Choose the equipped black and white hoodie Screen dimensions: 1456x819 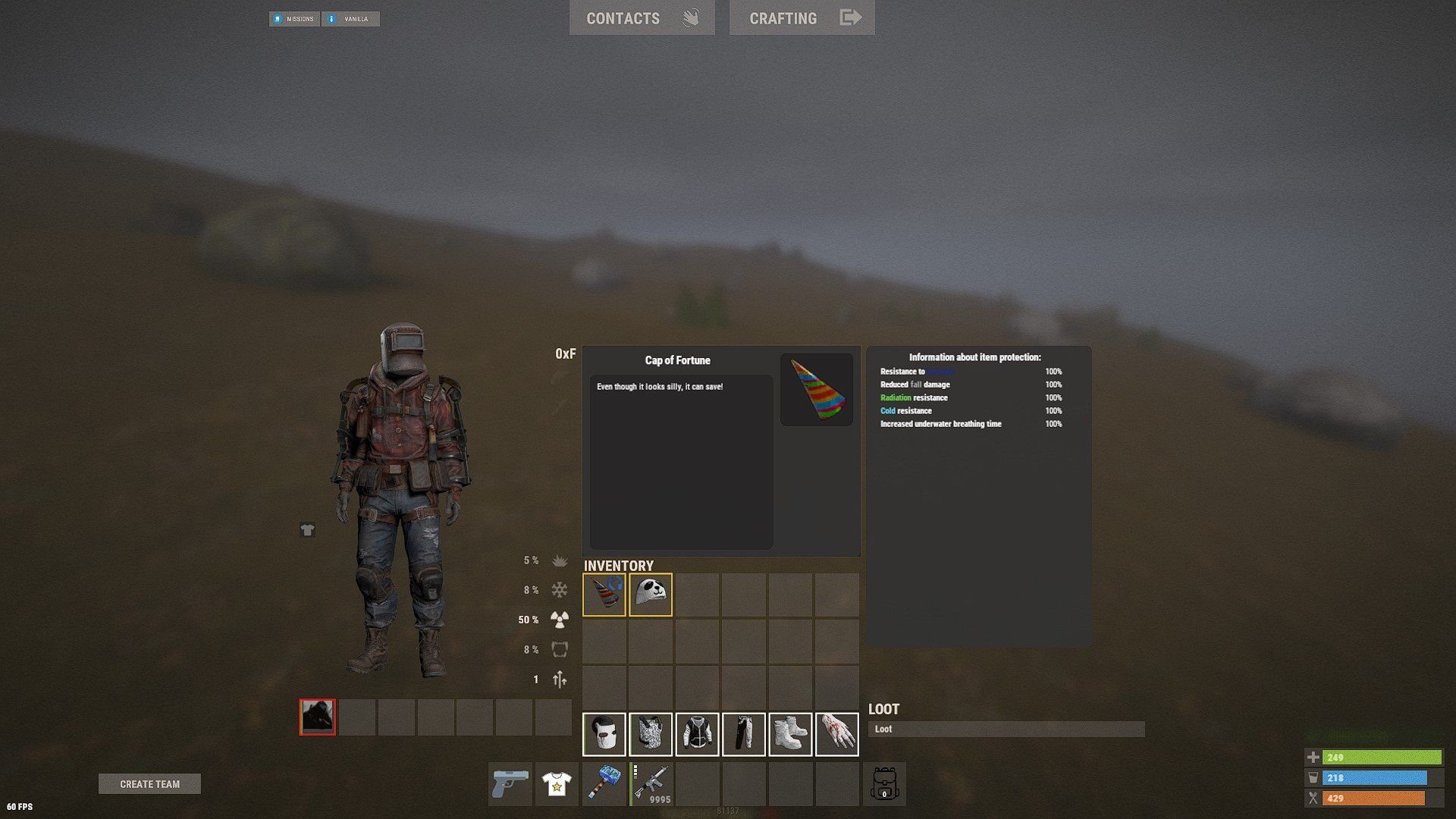[697, 734]
